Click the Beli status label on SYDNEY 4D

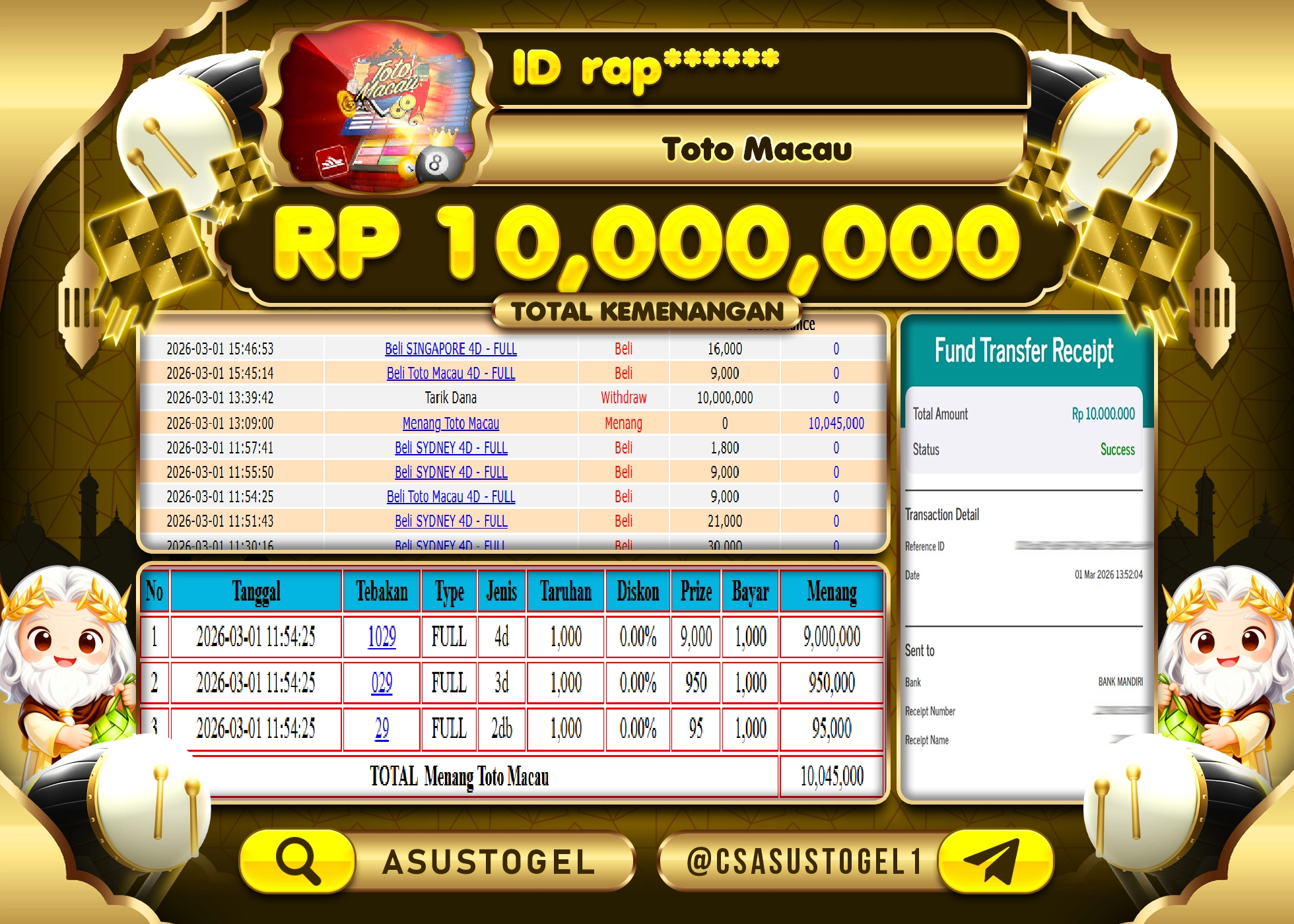click(x=625, y=448)
